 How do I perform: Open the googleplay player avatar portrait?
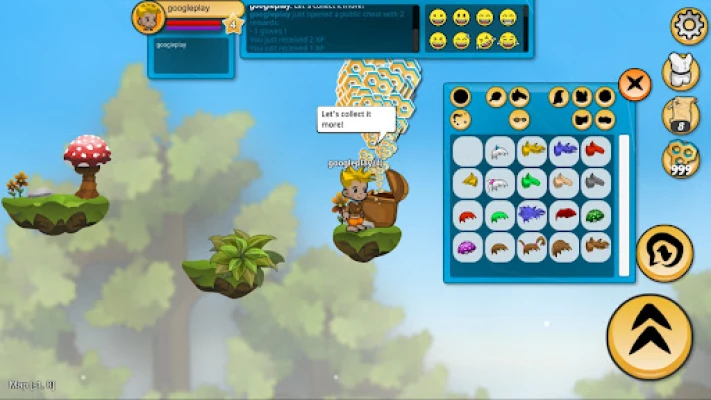[149, 17]
